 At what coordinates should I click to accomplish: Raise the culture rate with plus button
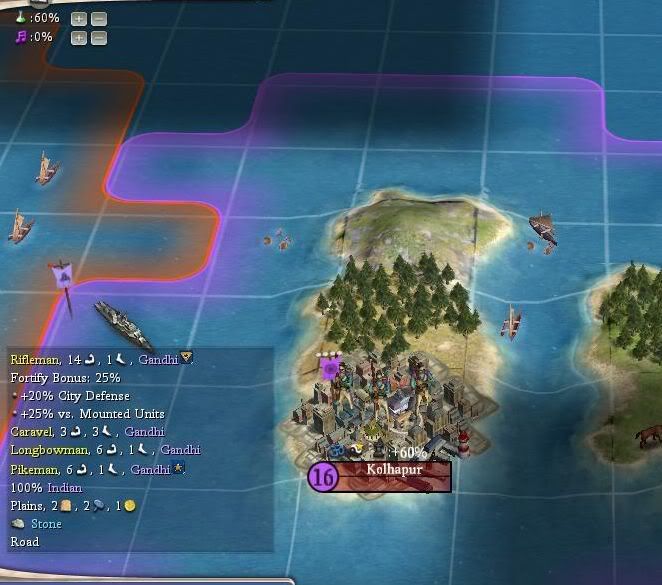[x=79, y=38]
